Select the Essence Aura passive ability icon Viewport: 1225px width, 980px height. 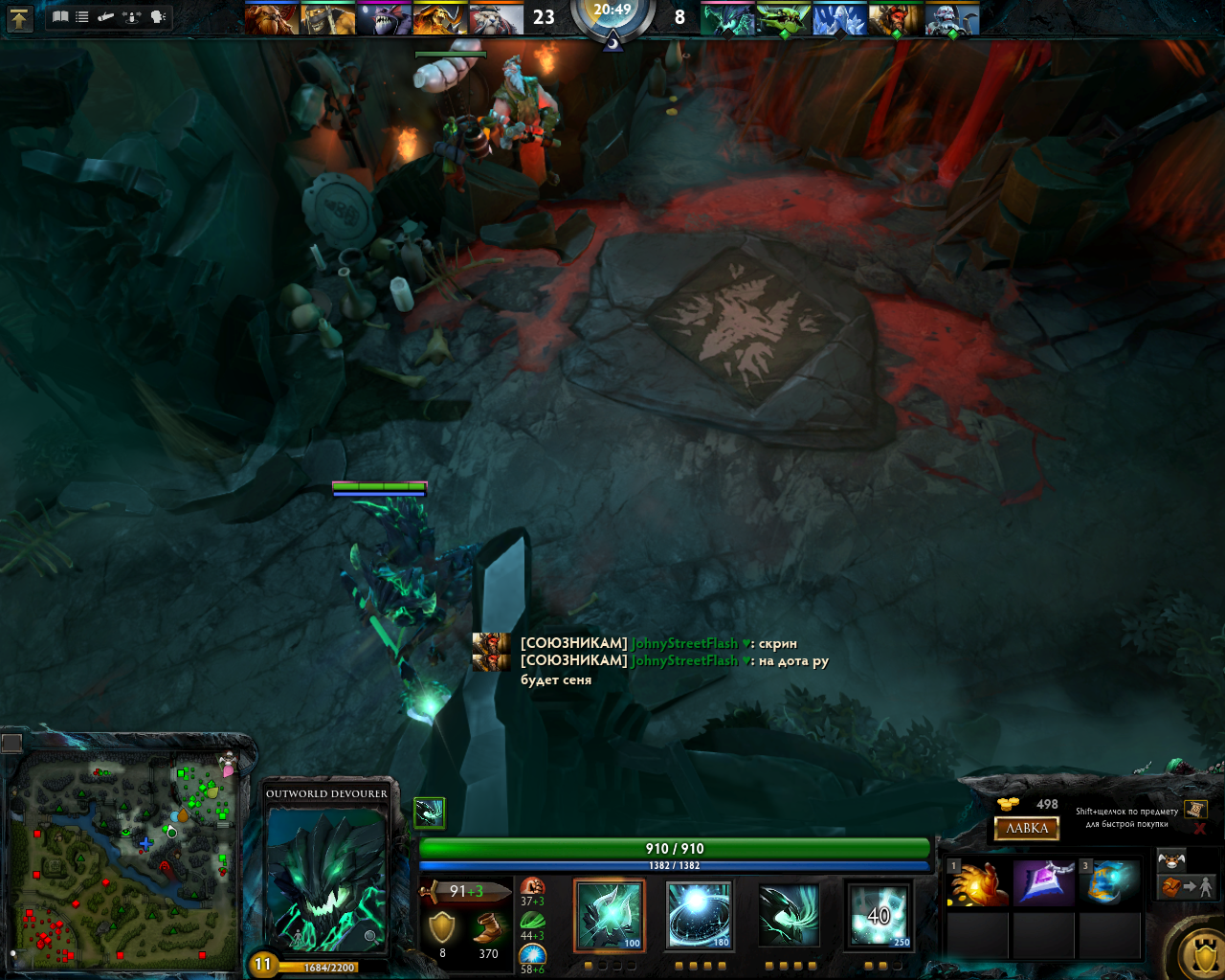[789, 915]
